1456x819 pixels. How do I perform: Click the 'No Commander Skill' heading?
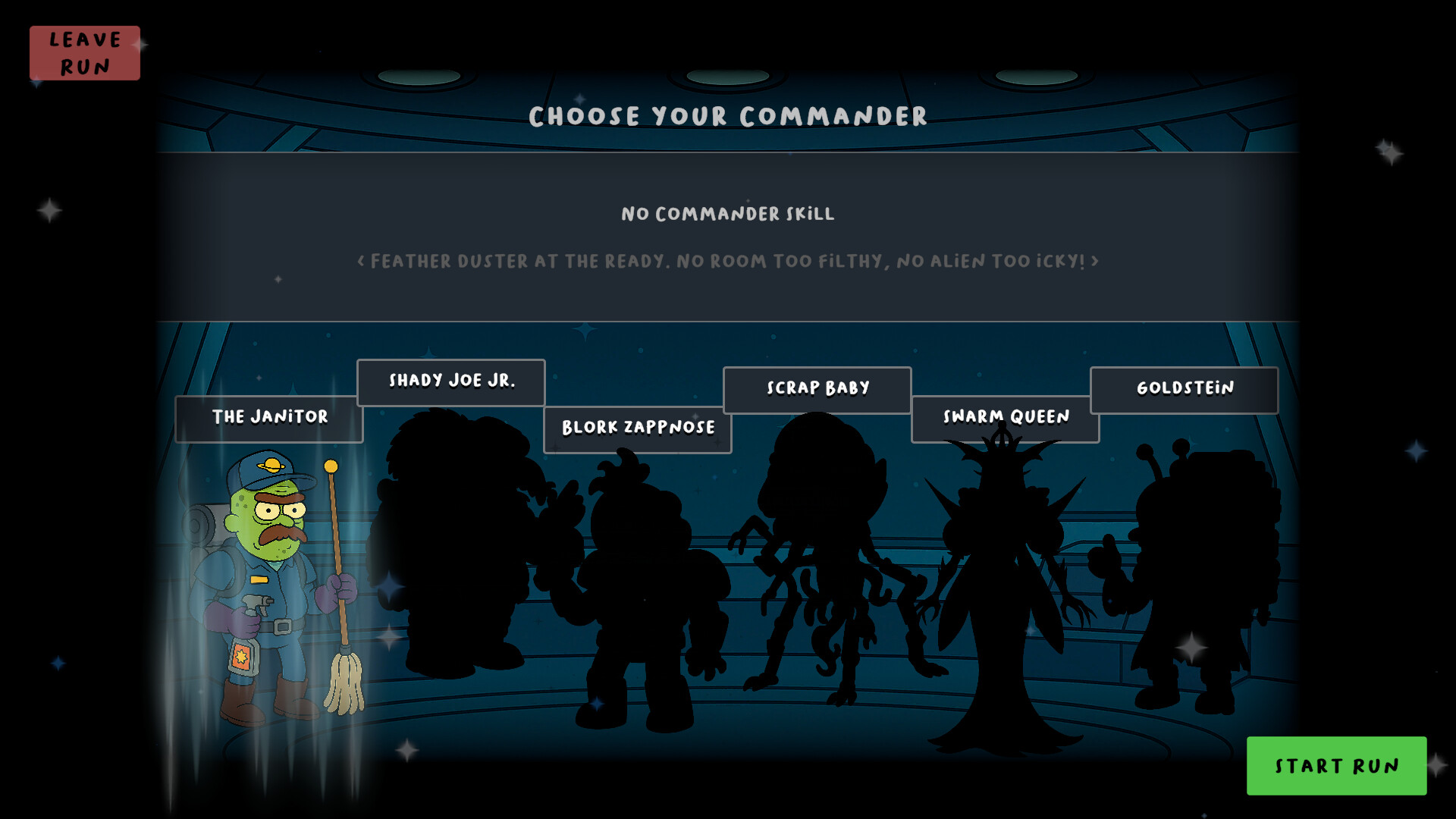pyautogui.click(x=726, y=214)
